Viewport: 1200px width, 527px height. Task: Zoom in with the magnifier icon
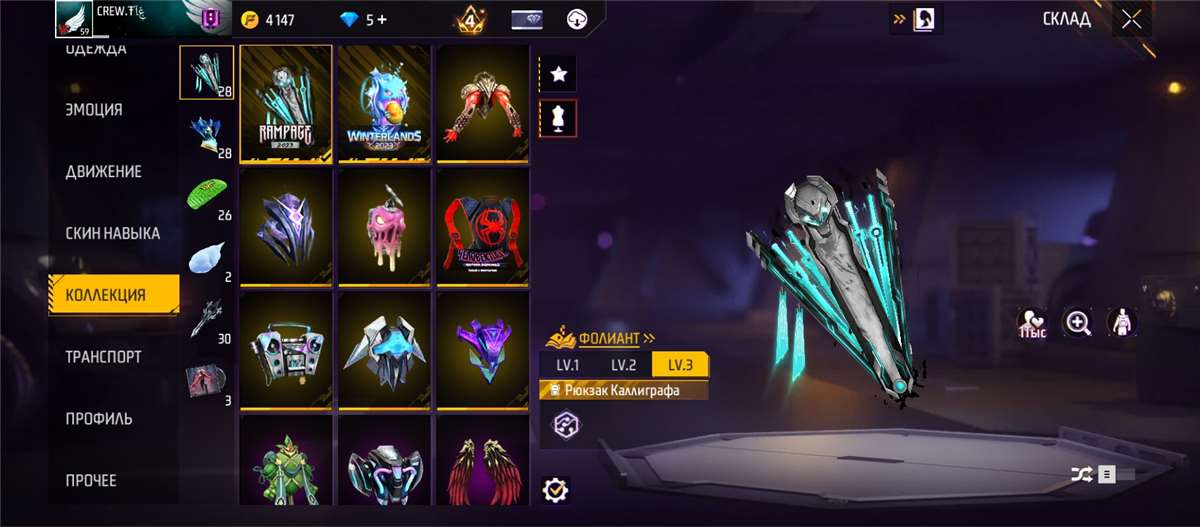1078,322
